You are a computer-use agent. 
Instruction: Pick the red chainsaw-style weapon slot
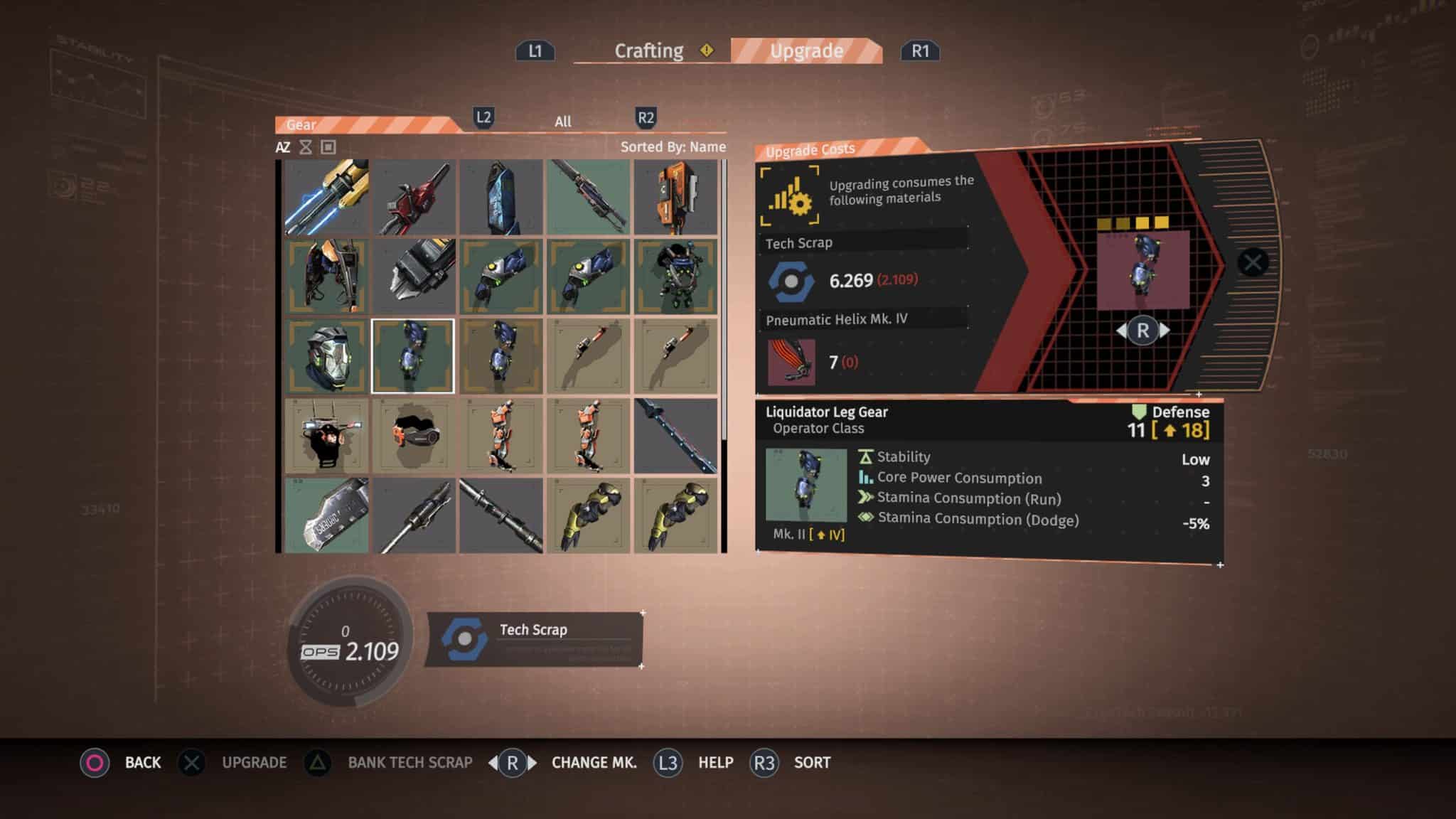point(414,197)
